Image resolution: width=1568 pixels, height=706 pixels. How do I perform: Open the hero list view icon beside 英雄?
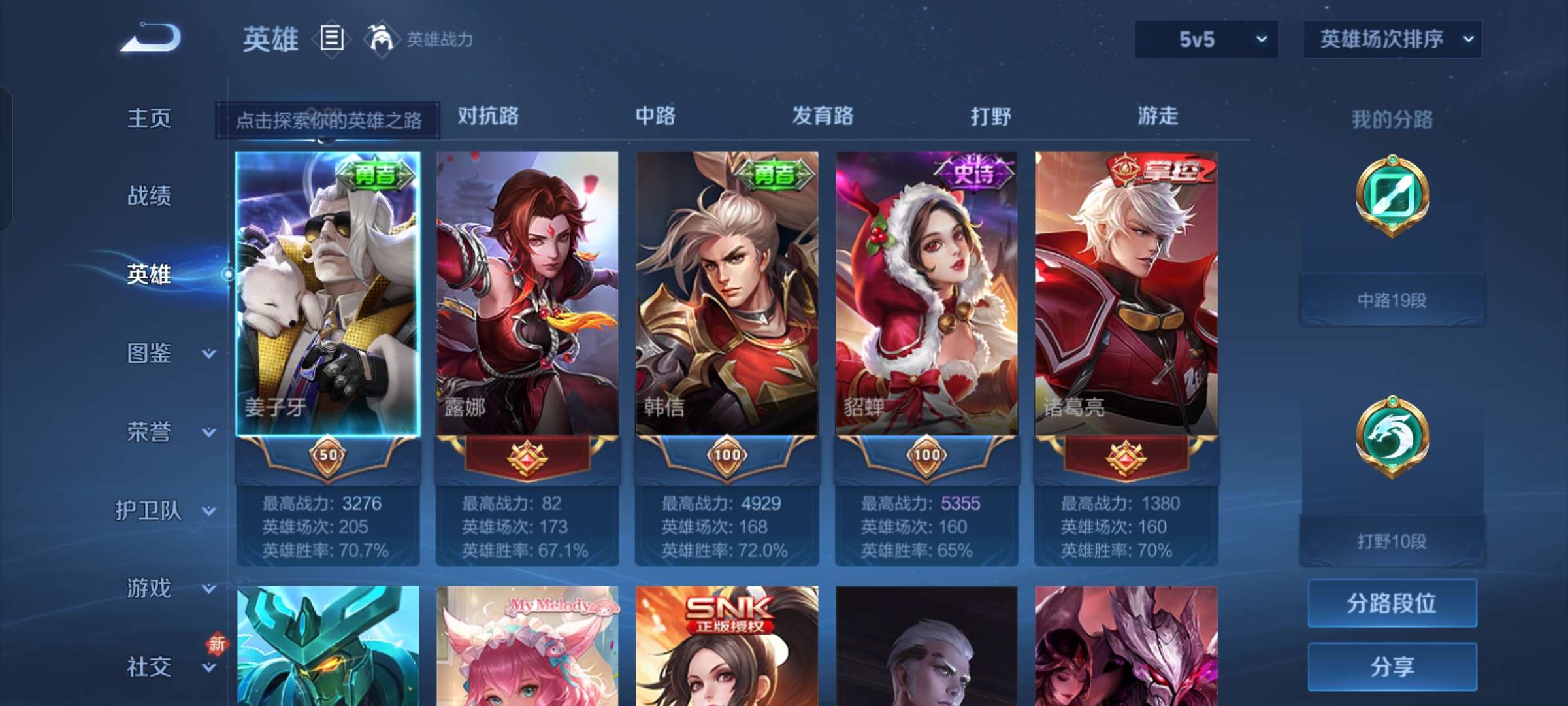point(332,39)
